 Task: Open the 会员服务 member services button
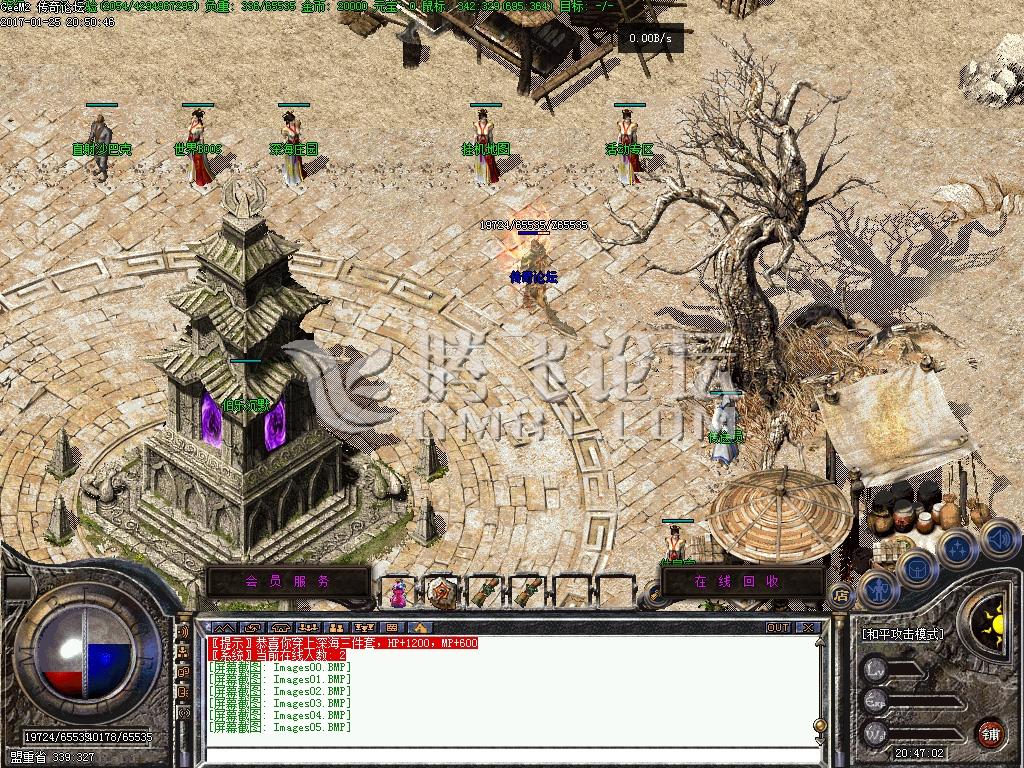tap(287, 581)
